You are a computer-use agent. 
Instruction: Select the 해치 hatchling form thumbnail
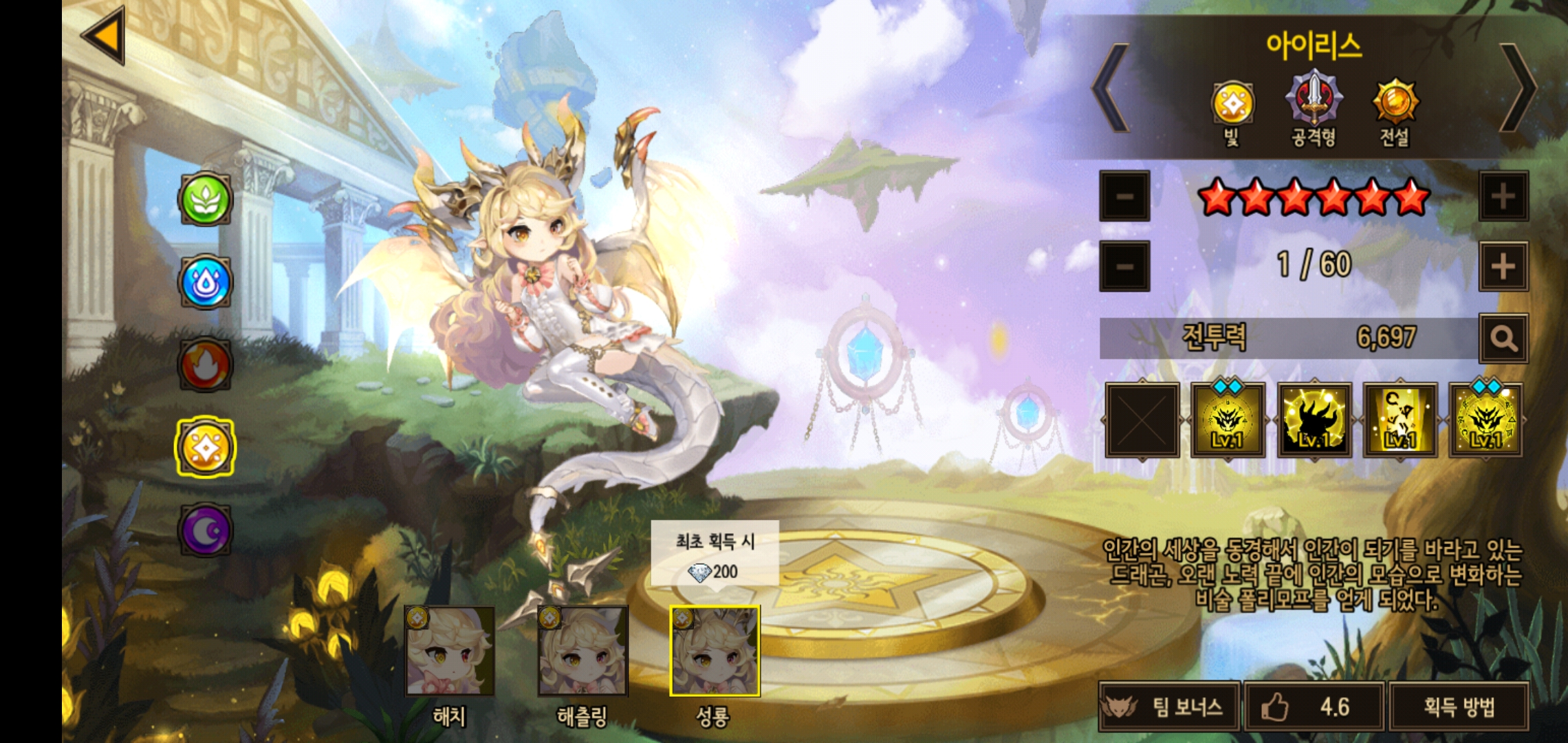pos(450,652)
